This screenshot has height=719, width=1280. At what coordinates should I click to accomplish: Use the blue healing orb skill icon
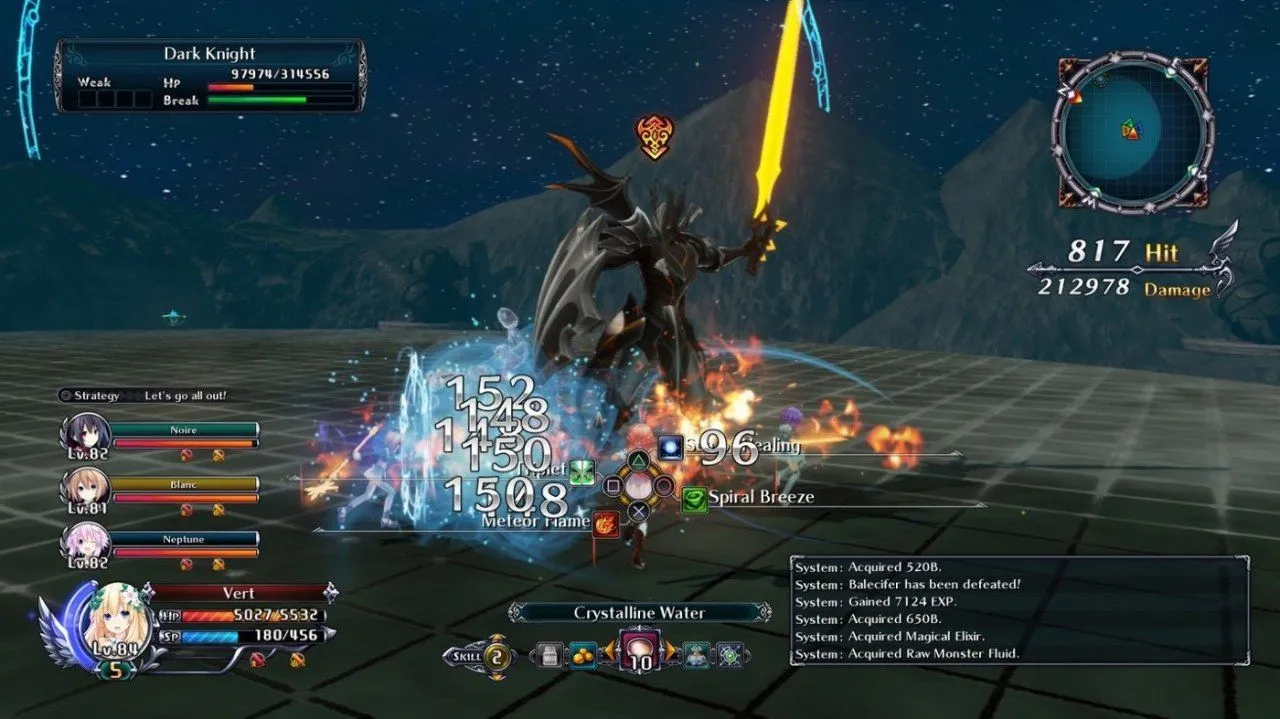pos(670,447)
